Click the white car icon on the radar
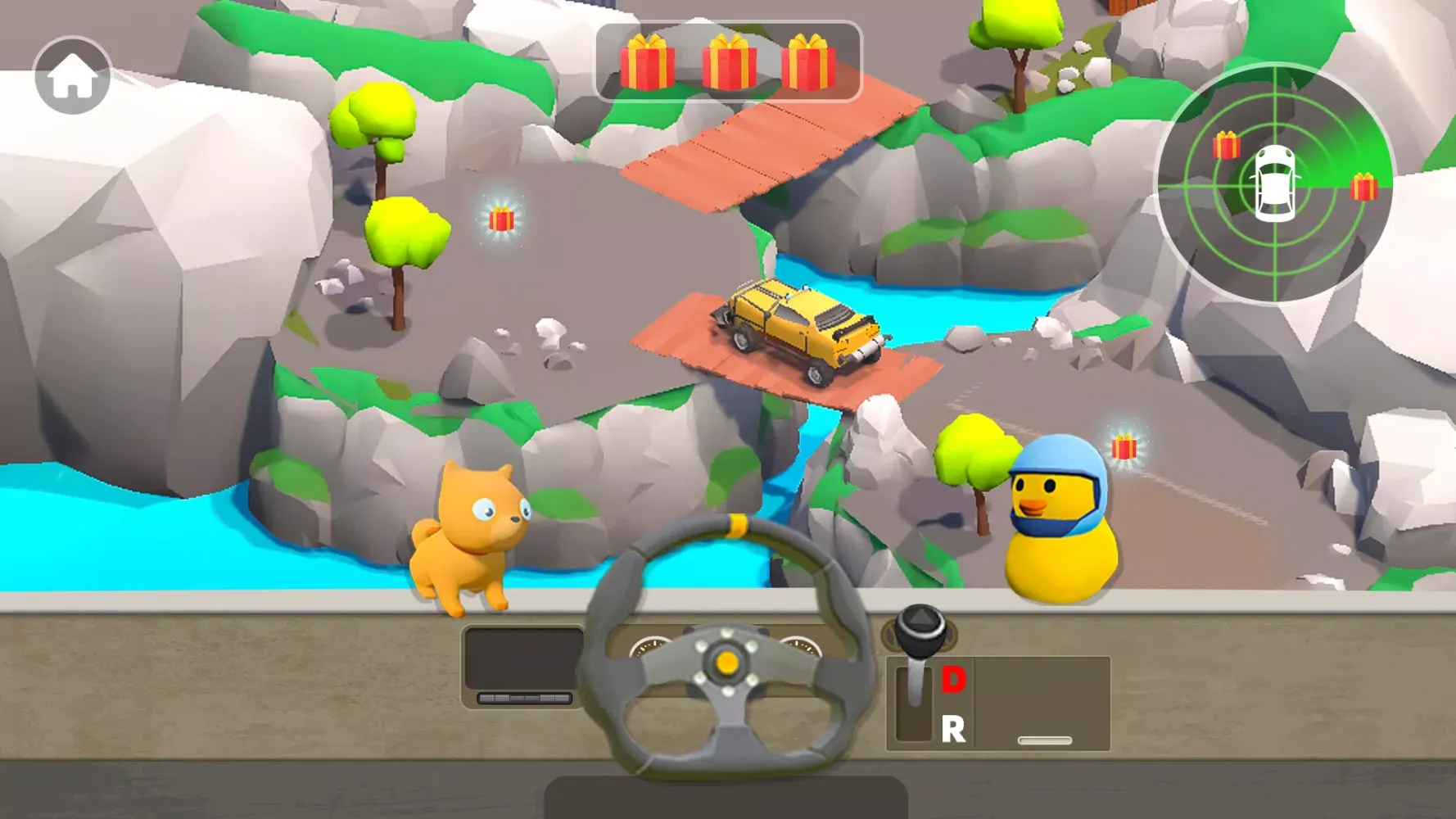The height and width of the screenshot is (819, 1456). pyautogui.click(x=1275, y=182)
